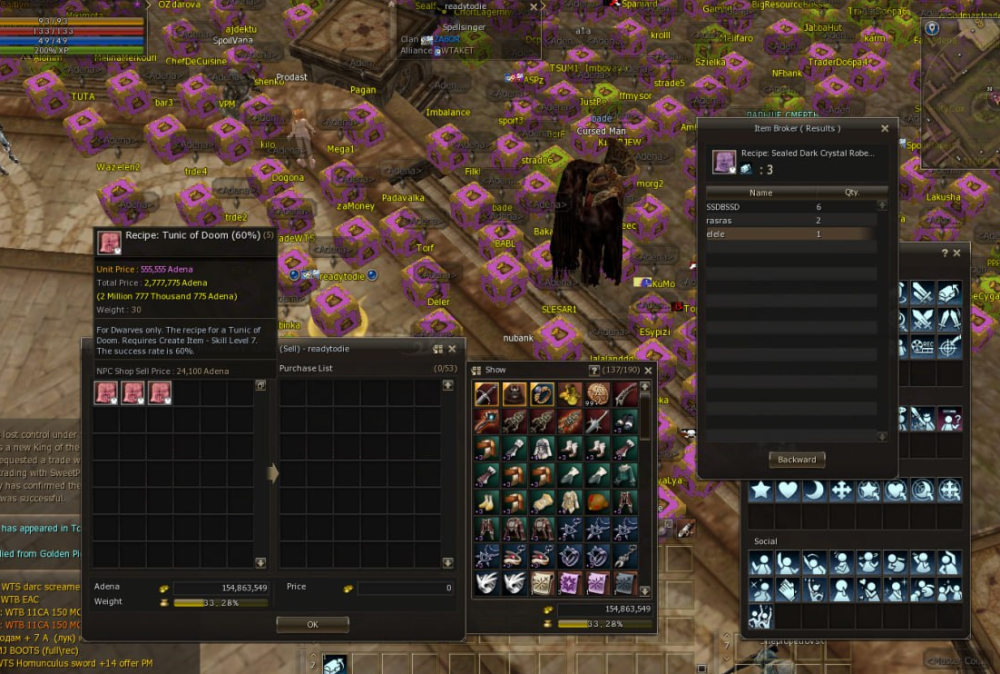
Task: Close the actions window
Action: 957,254
